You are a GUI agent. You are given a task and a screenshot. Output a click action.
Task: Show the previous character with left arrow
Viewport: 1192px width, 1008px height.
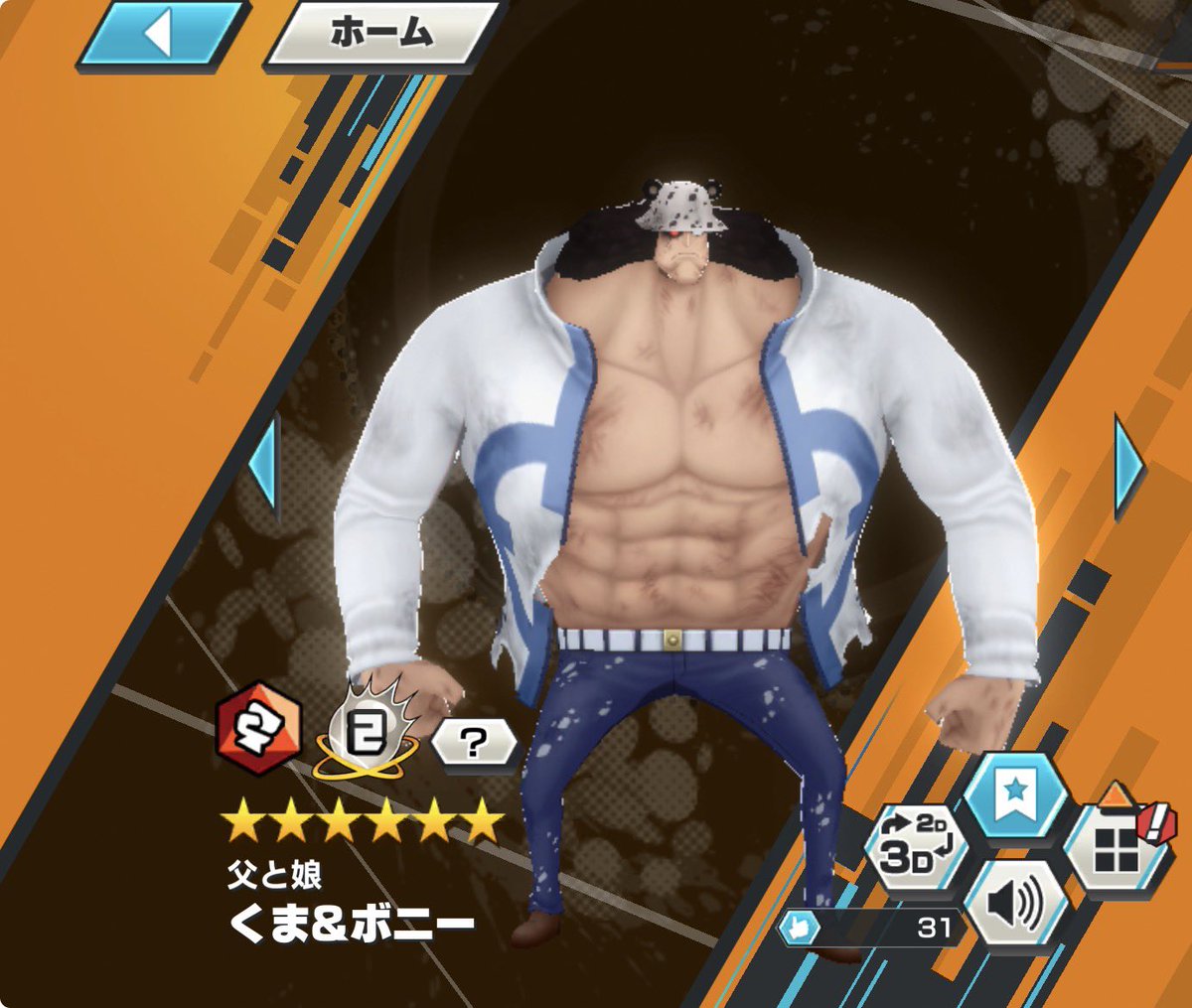click(264, 465)
